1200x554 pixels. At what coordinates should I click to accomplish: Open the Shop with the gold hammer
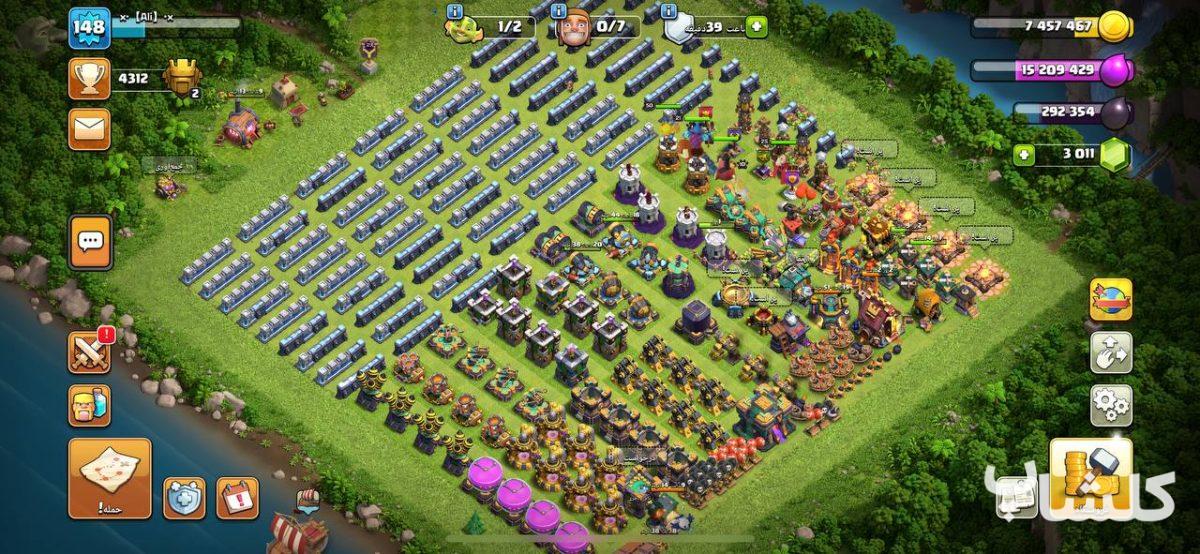coord(1091,478)
